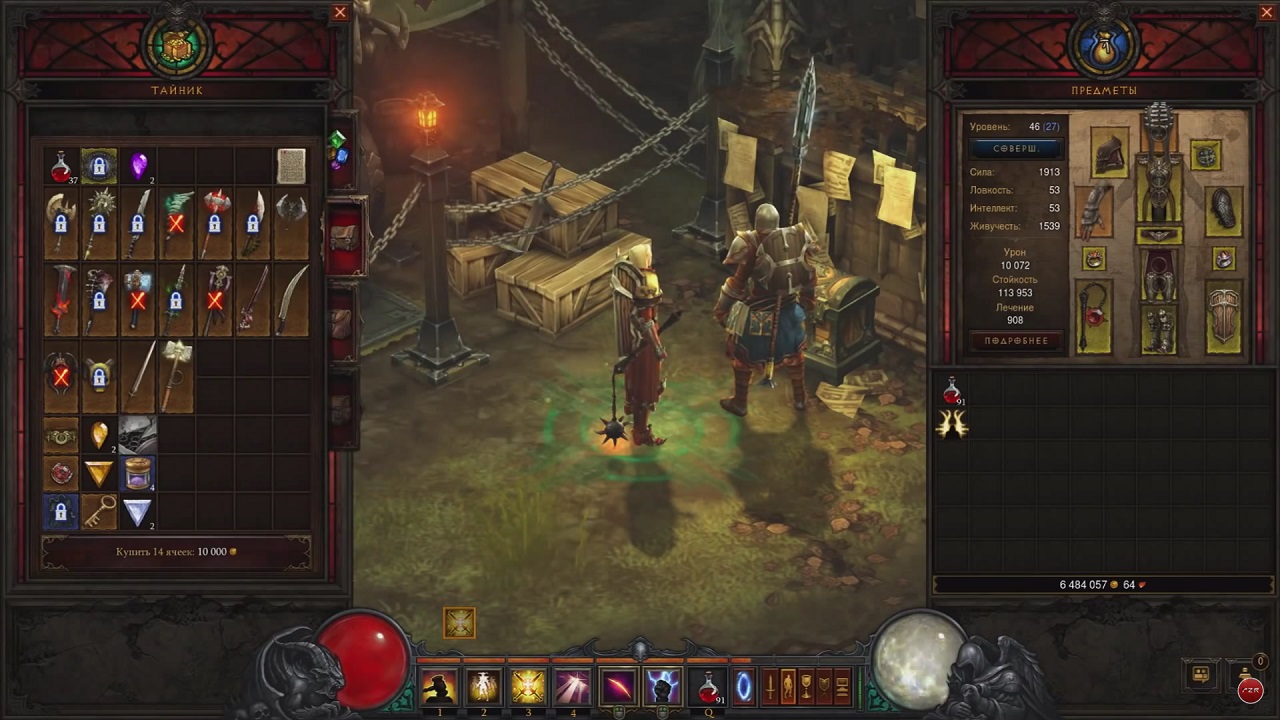Close the inventory (Предметы) panel
This screenshot has width=1280, height=720.
click(x=1267, y=13)
